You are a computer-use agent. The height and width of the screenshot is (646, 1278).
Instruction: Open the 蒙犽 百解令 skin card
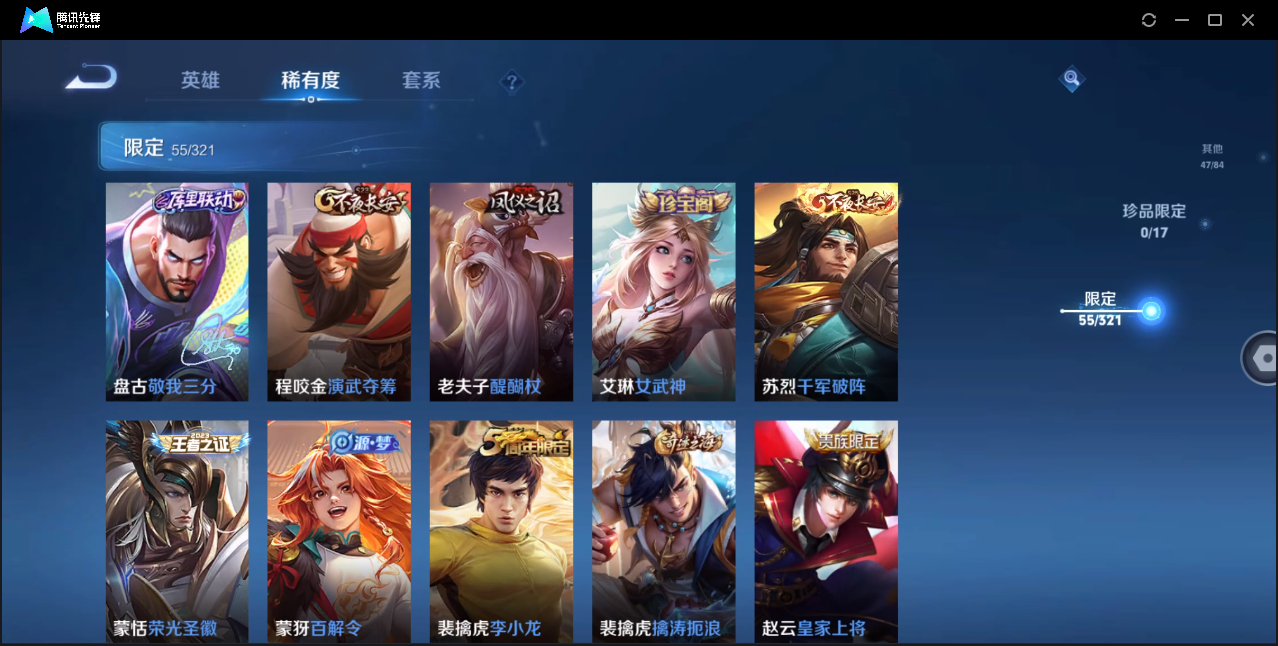click(x=339, y=530)
